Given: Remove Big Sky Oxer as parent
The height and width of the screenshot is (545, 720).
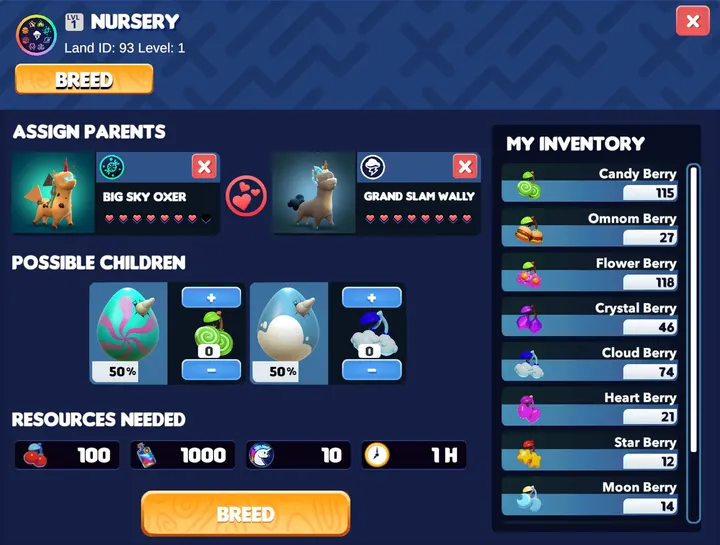Looking at the screenshot, I should 203,166.
